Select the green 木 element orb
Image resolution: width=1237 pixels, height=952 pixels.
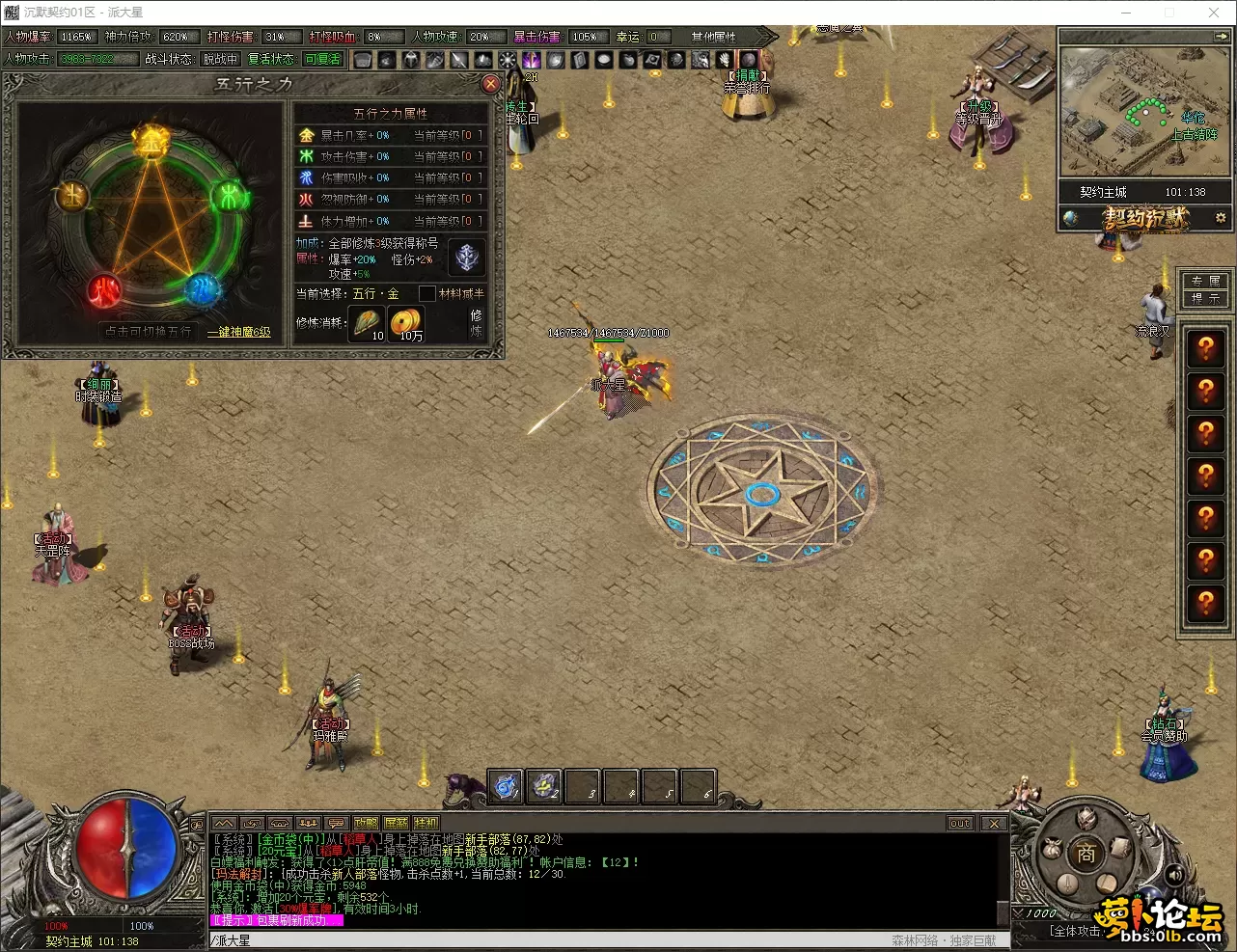pyautogui.click(x=230, y=198)
